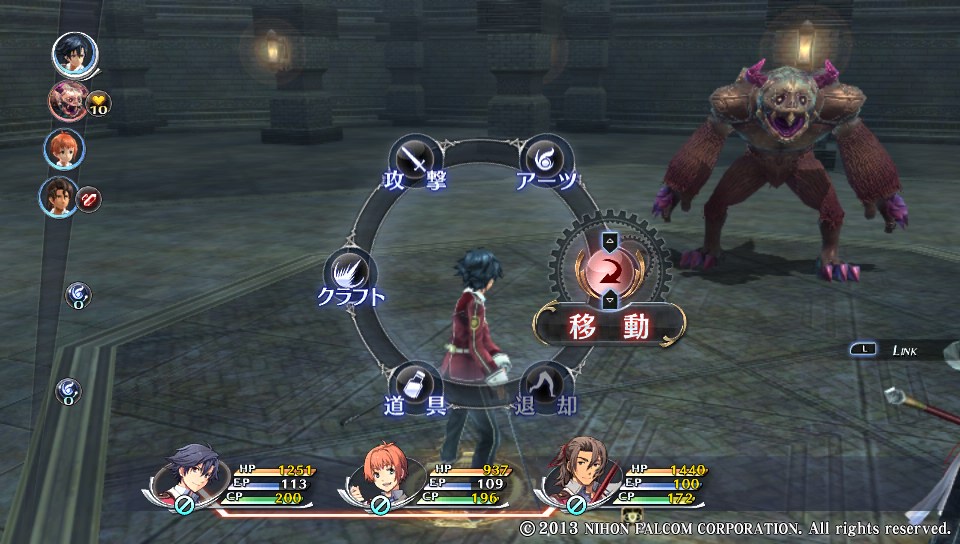Screen dimensions: 960x544
Task: Select the orange-haired character's turn-order portrait
Action: (x=64, y=149)
